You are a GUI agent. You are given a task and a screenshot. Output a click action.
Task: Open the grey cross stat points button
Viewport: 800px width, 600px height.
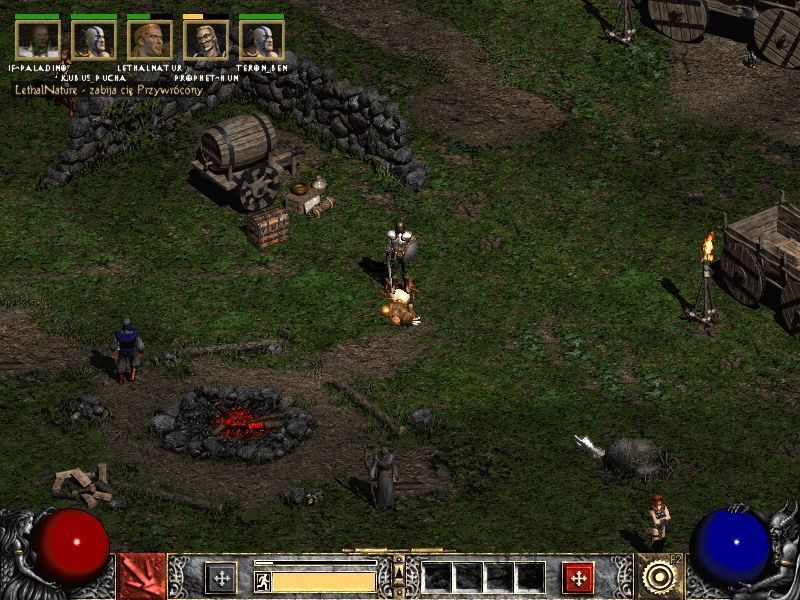click(x=220, y=577)
